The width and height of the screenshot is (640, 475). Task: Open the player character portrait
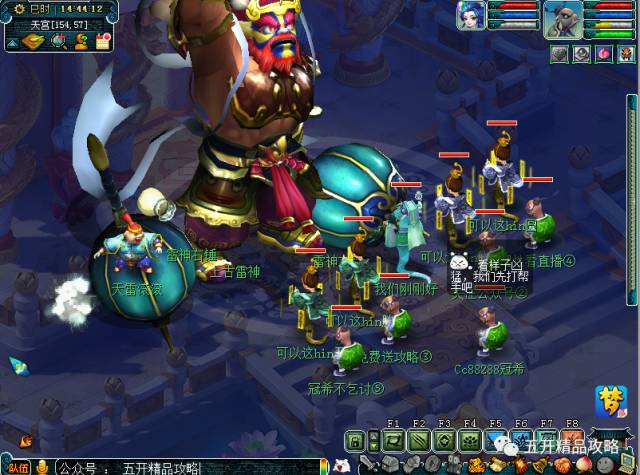coord(563,19)
